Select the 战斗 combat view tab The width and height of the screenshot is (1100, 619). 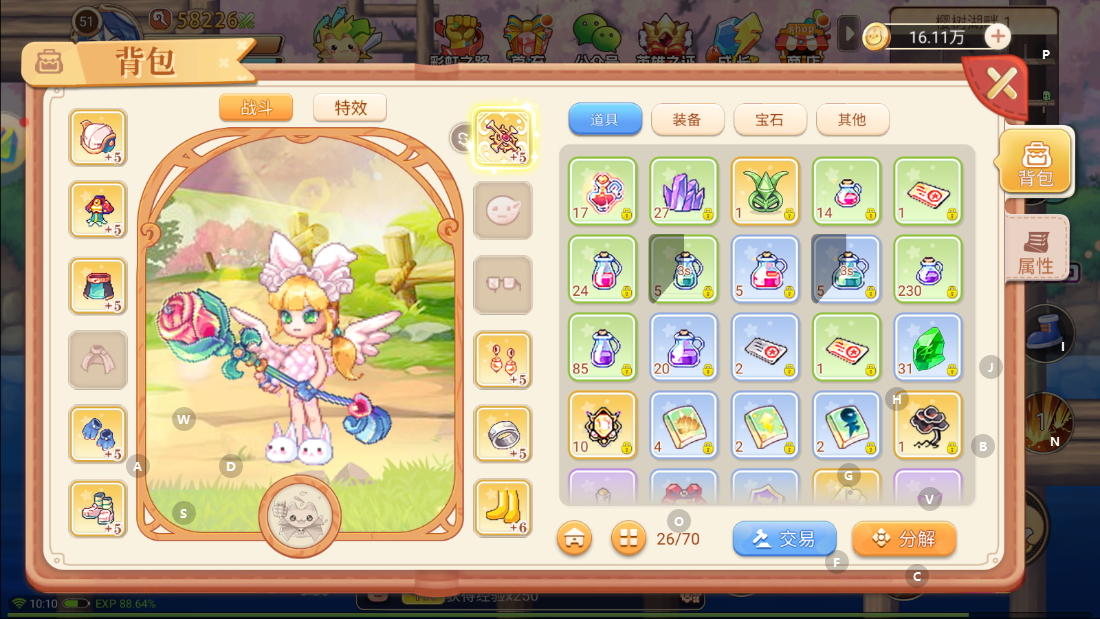tap(256, 108)
